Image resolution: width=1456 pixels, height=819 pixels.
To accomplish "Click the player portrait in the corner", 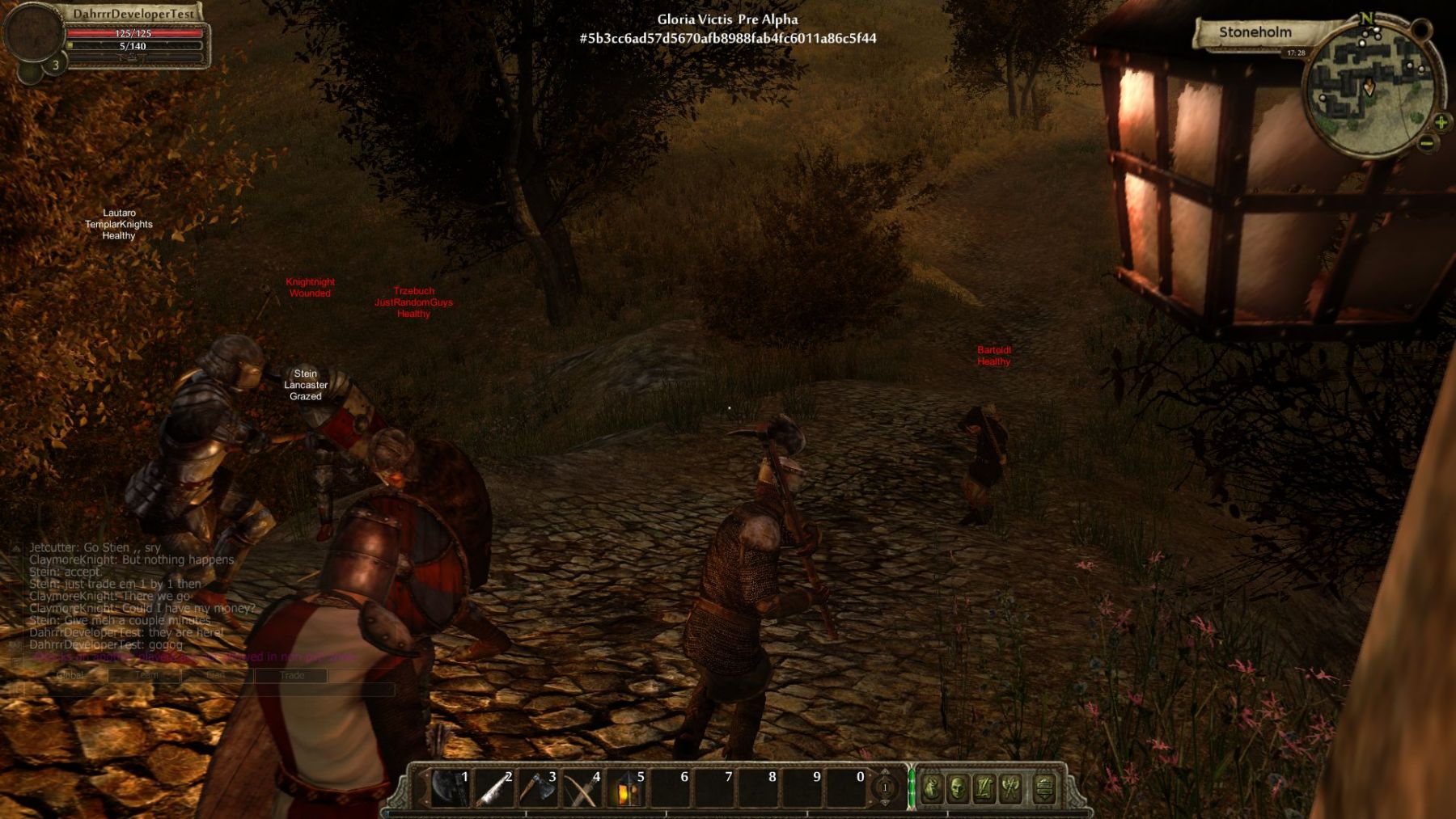I will coord(33,32).
